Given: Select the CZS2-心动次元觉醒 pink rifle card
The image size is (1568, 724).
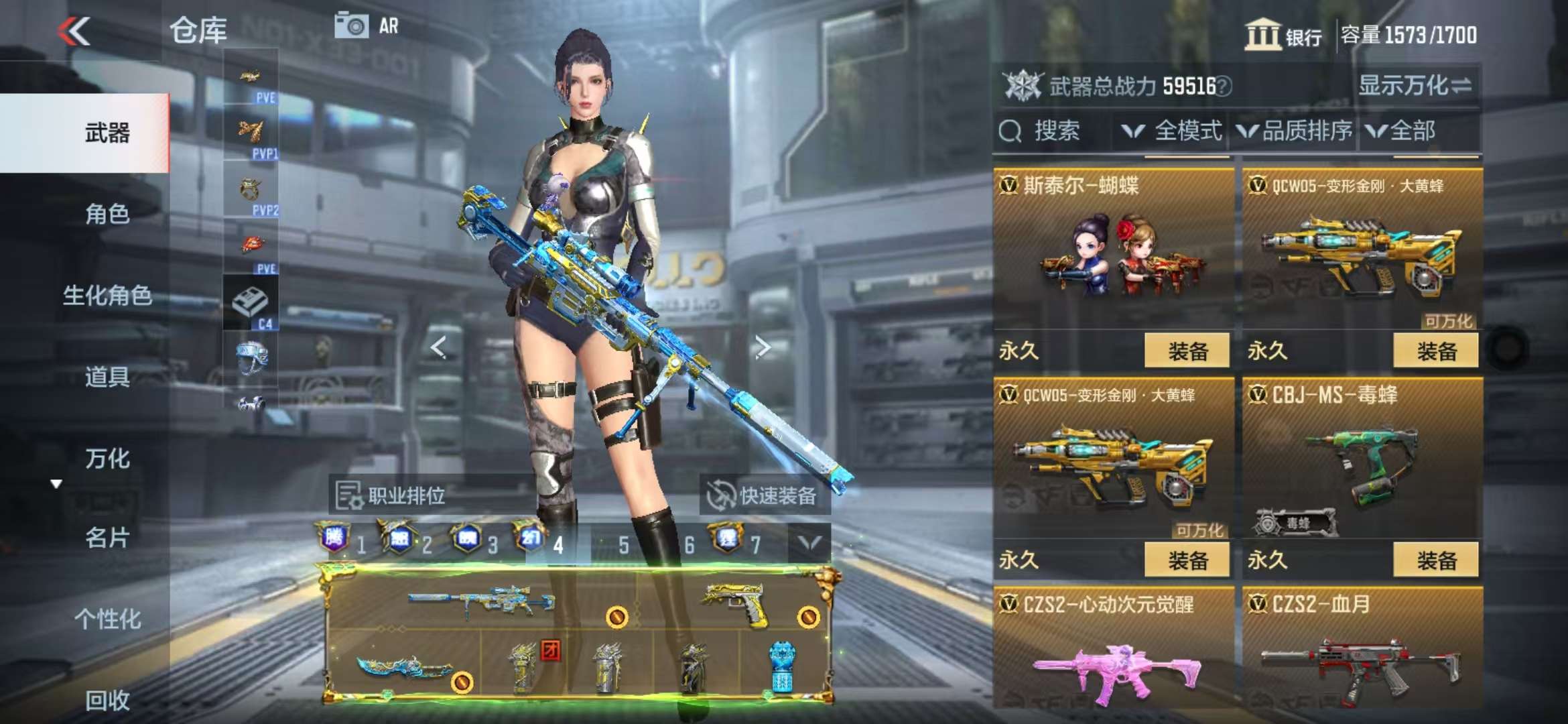Looking at the screenshot, I should [x=1113, y=650].
